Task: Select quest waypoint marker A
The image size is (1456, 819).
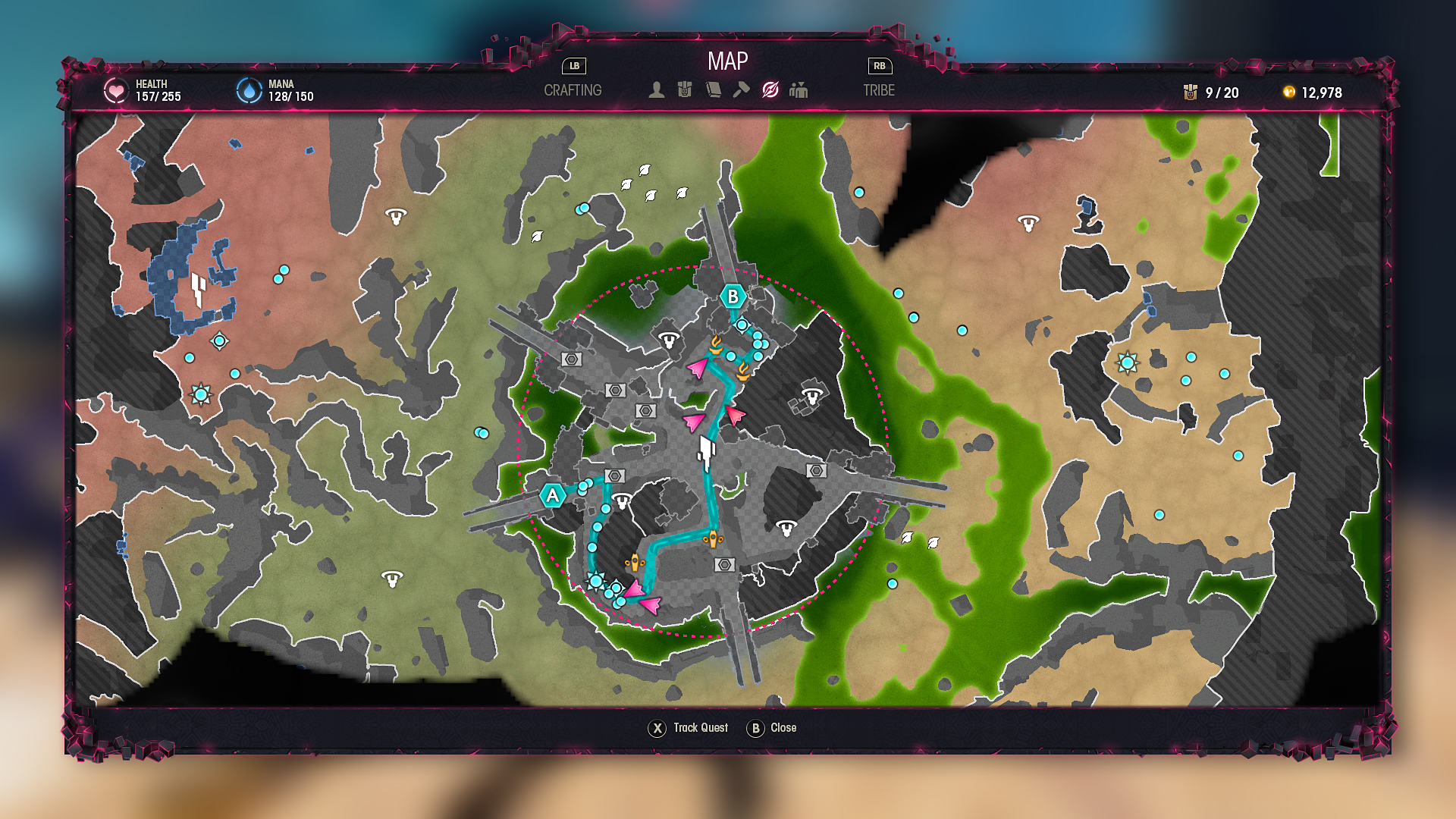Action: (552, 496)
